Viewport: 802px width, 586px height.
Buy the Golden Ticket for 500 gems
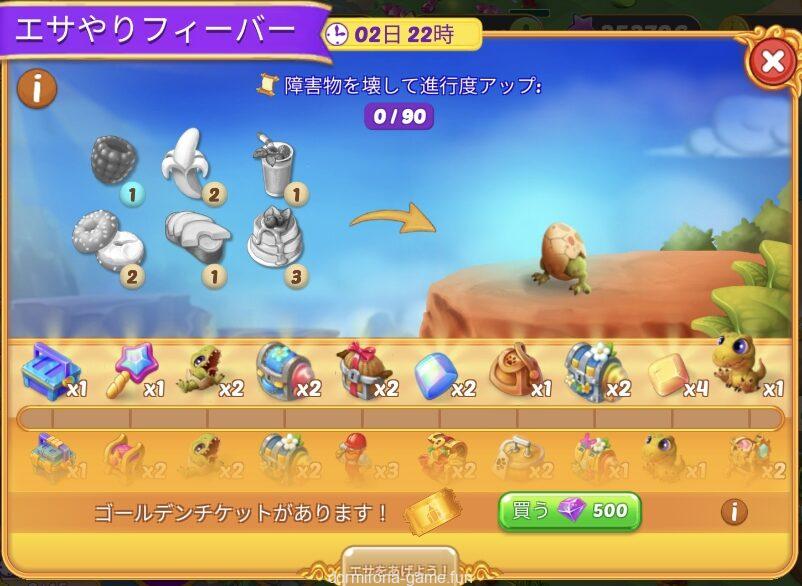[569, 511]
